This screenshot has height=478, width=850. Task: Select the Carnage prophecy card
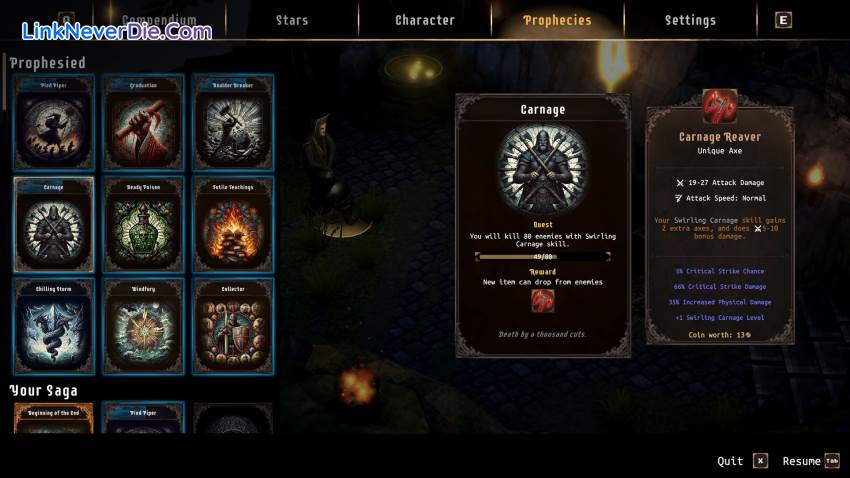[x=54, y=224]
